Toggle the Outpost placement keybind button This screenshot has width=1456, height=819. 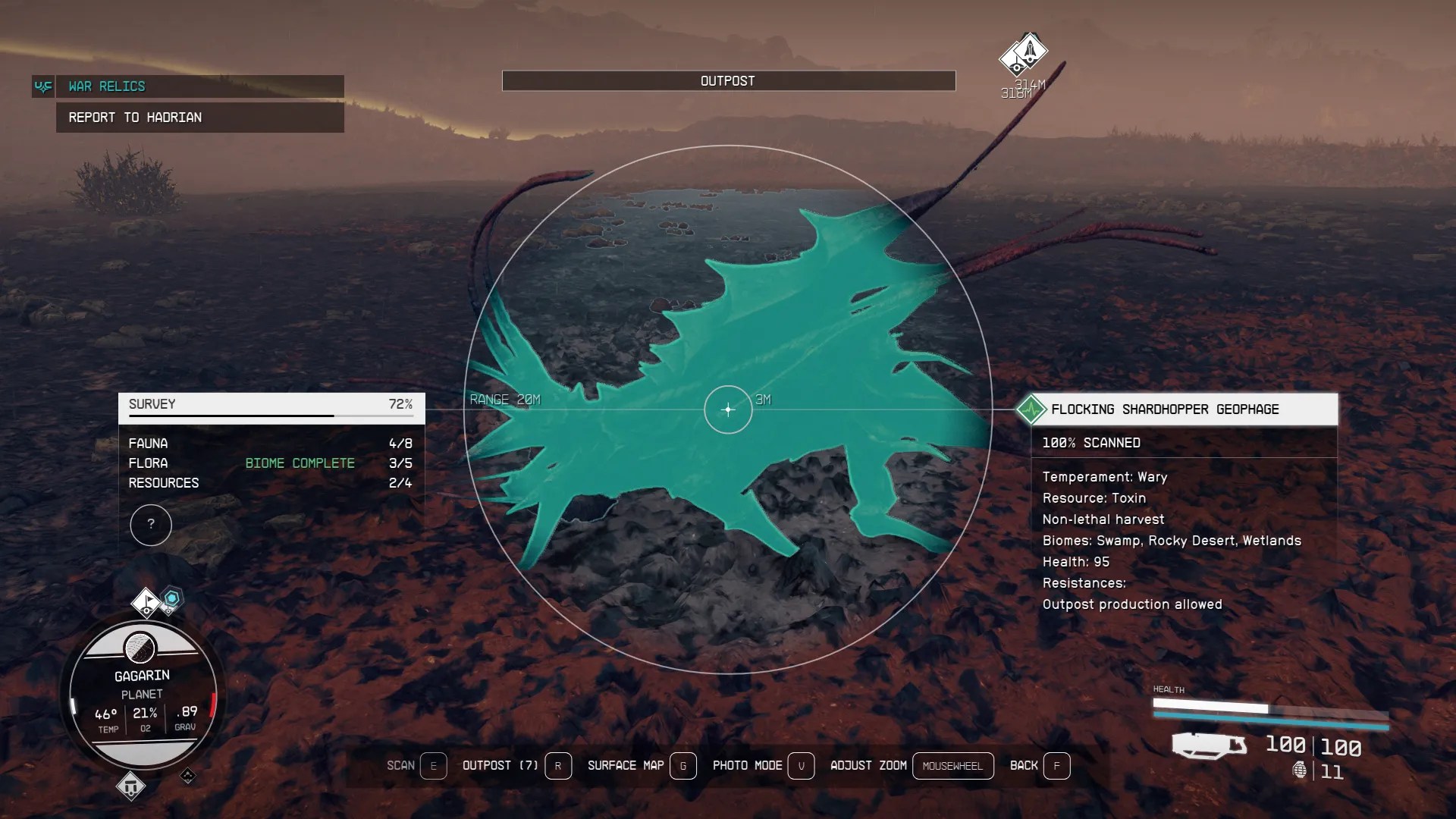point(559,766)
